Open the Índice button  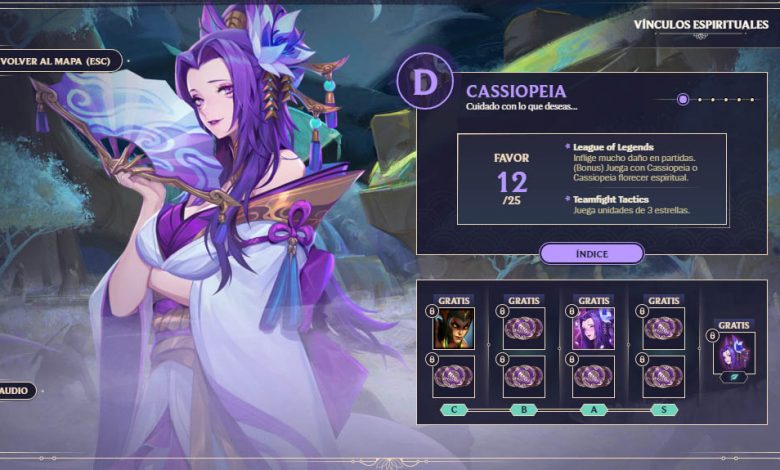591,254
